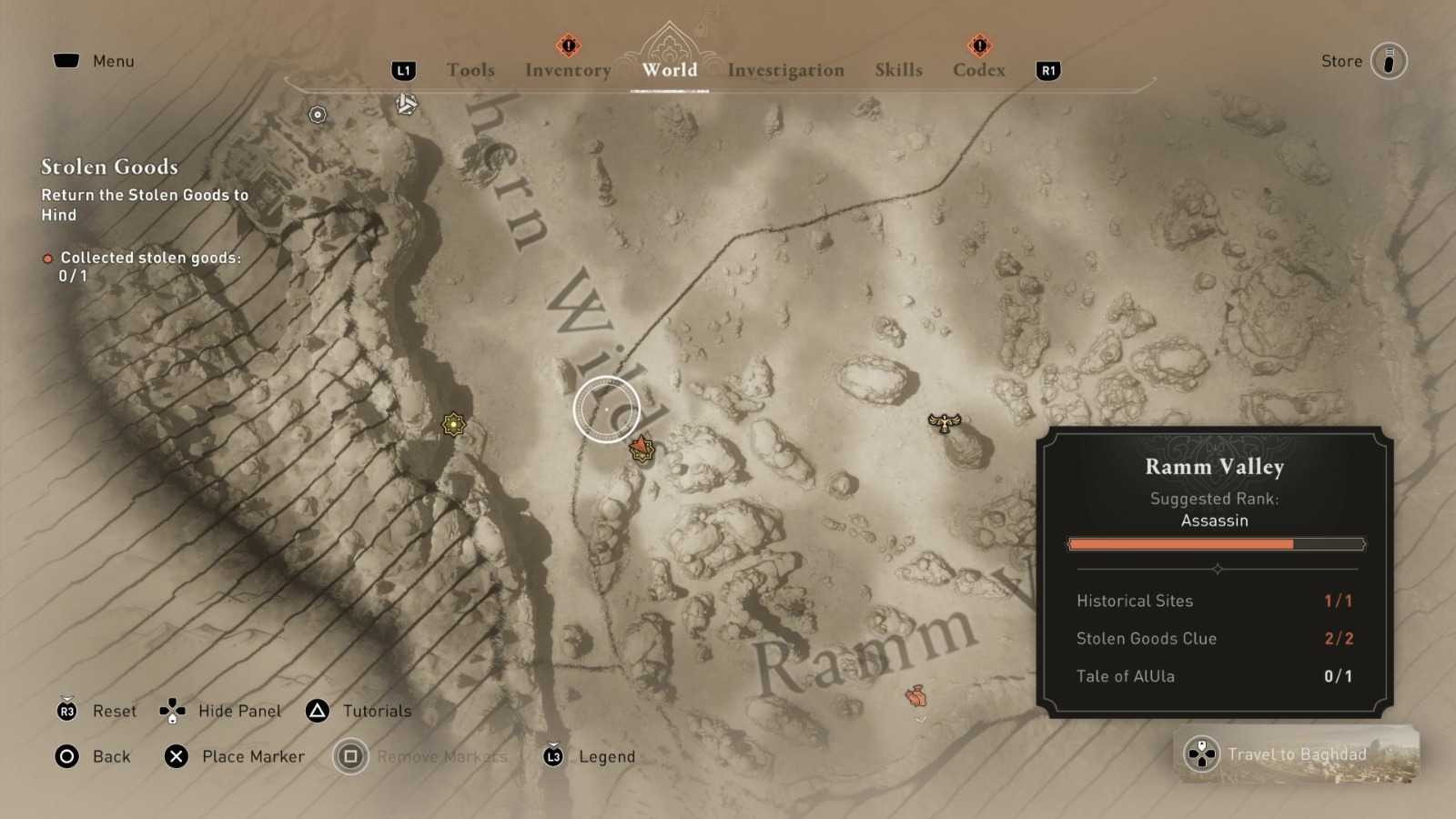This screenshot has width=1456, height=819.
Task: Click the stolen goods bag icon near Ramm Valley
Action: [x=914, y=697]
